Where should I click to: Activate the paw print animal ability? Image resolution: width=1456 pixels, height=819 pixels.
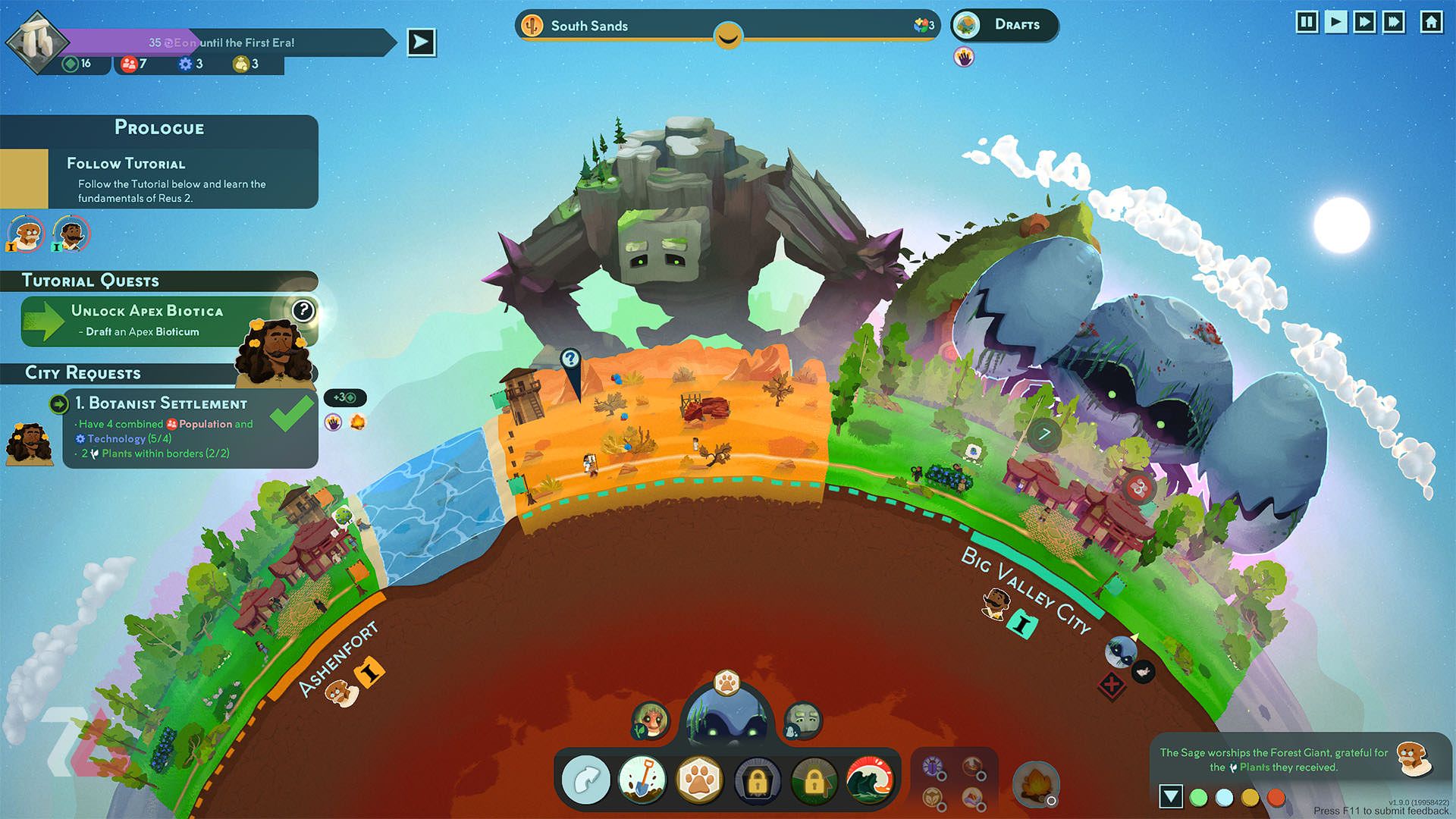(699, 780)
